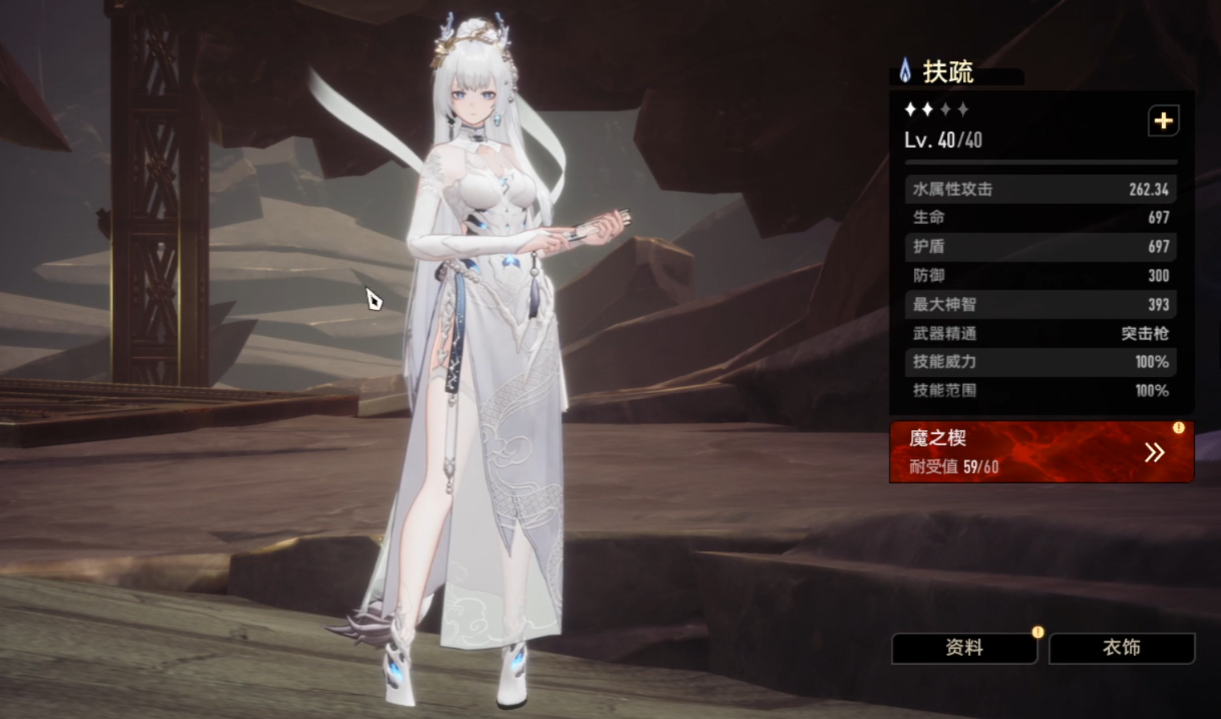Open the 资料 profile button
The height and width of the screenshot is (719, 1221).
click(x=964, y=648)
